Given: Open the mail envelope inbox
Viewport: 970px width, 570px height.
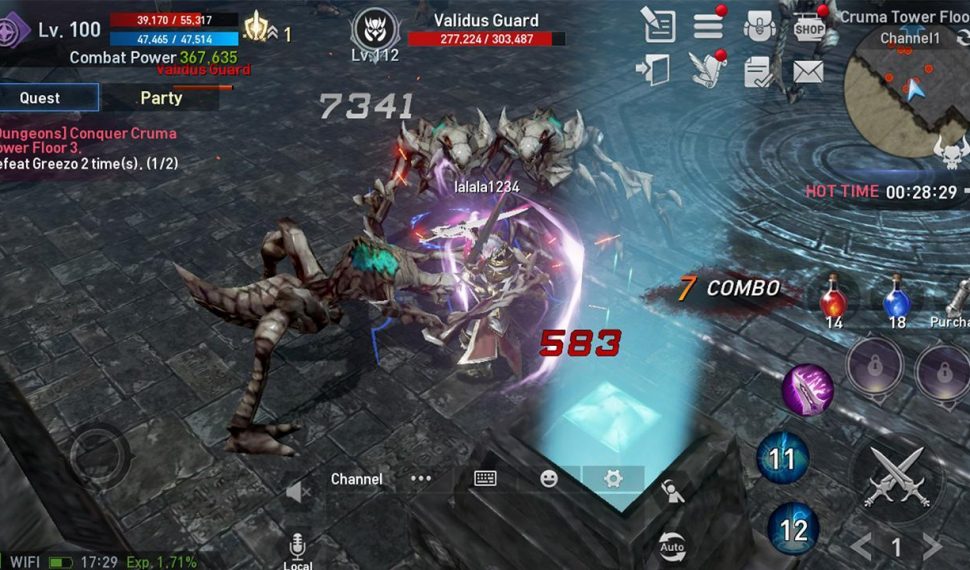Looking at the screenshot, I should [x=808, y=71].
